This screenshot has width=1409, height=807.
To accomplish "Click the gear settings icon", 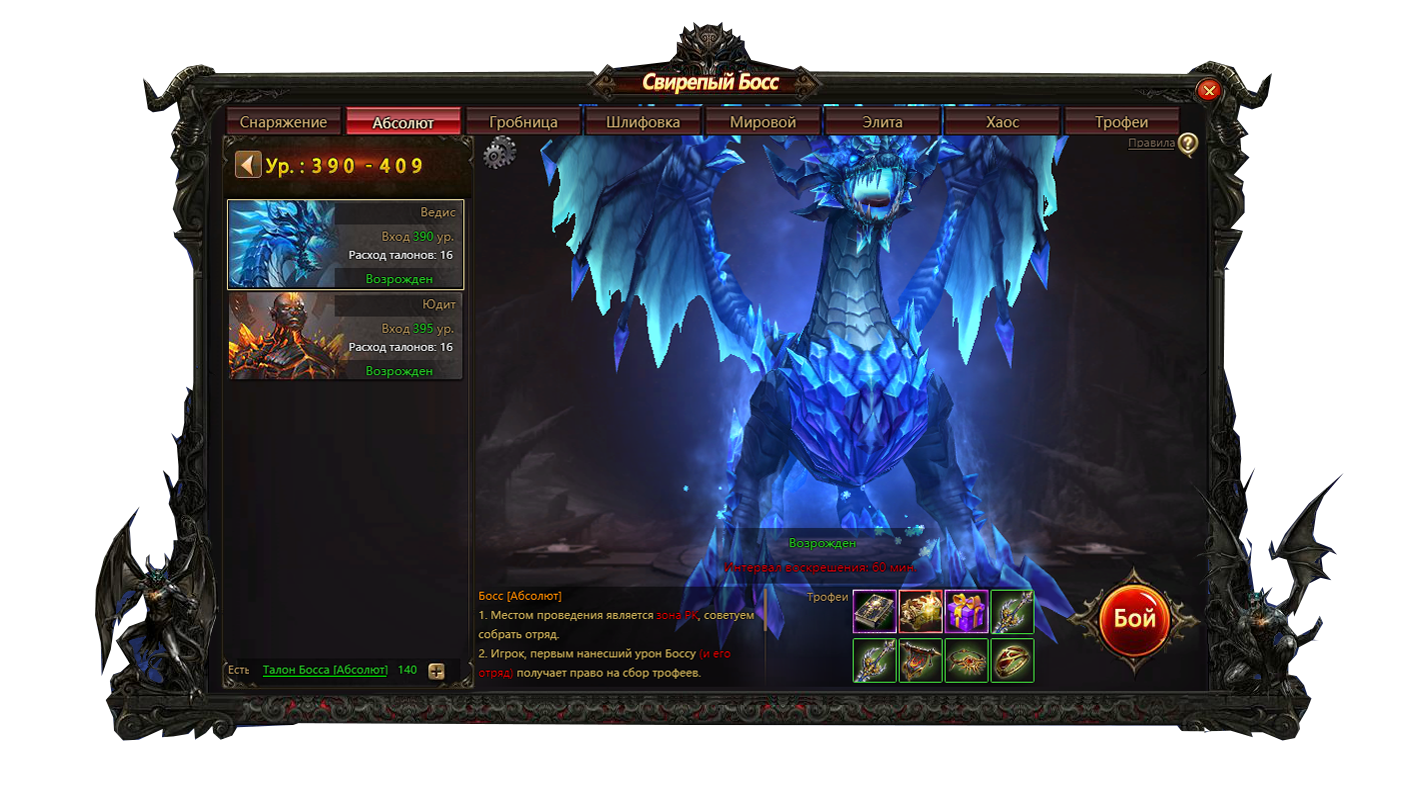I will click(499, 153).
